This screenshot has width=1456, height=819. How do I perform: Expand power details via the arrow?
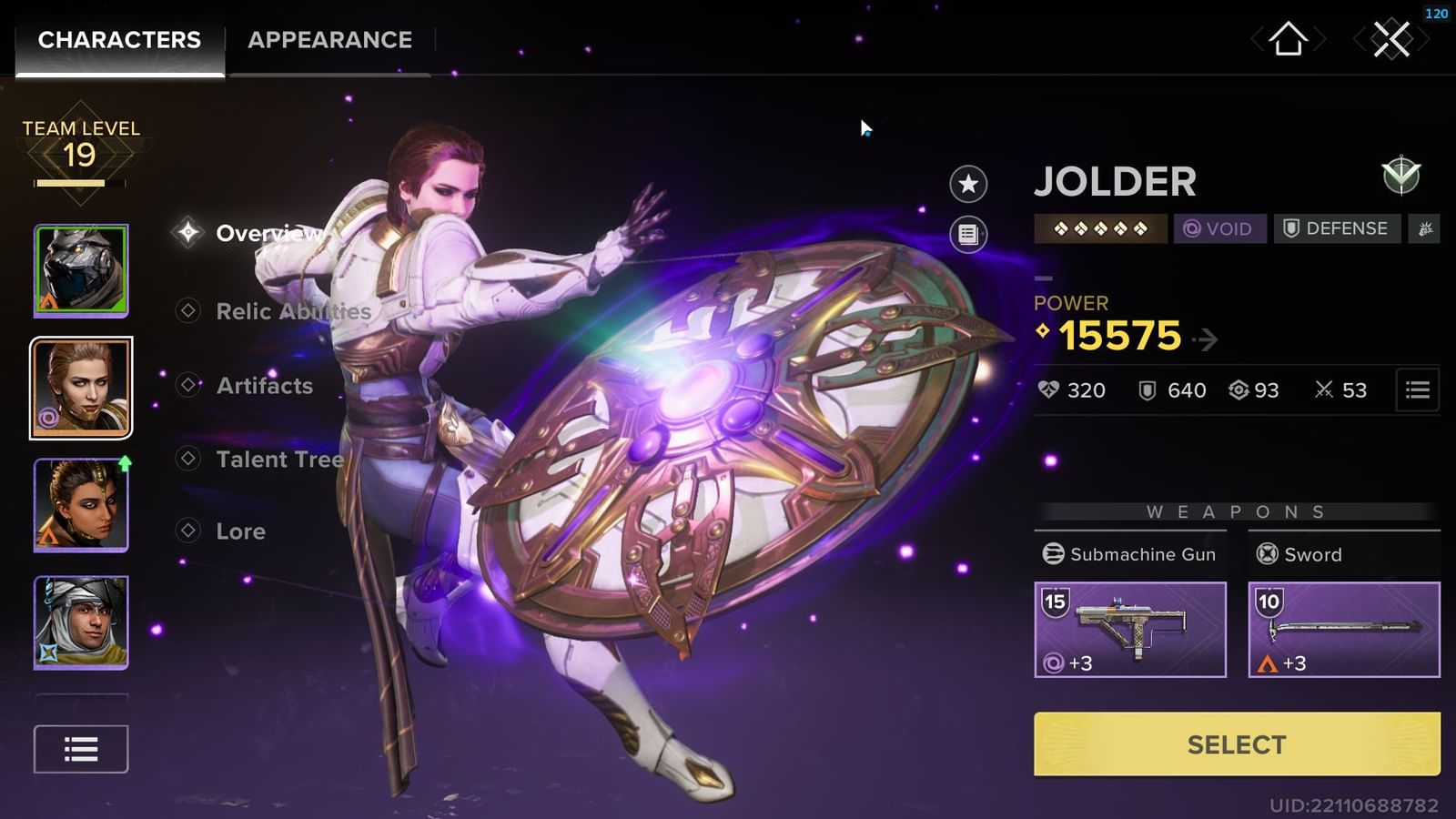[1208, 339]
